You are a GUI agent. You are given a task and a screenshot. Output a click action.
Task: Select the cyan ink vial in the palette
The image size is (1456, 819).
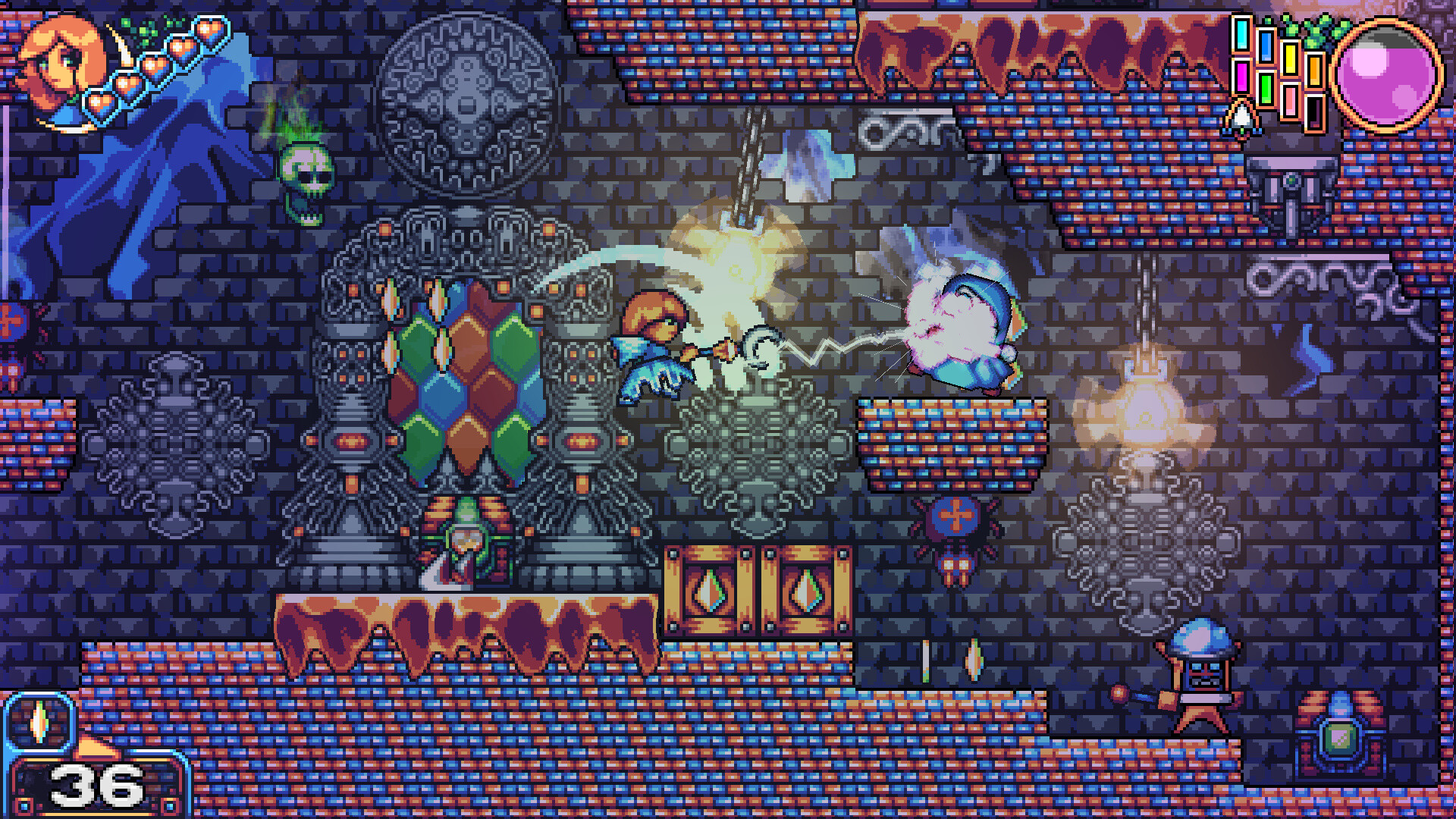(x=1241, y=35)
